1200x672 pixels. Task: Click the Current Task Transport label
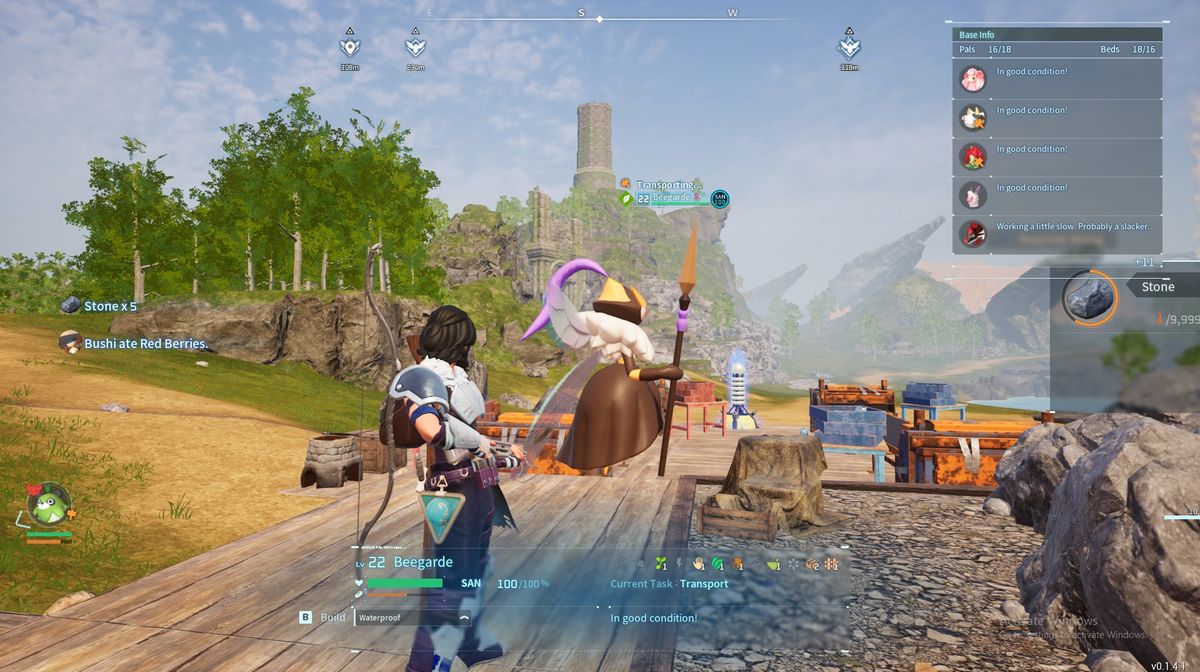tap(669, 584)
